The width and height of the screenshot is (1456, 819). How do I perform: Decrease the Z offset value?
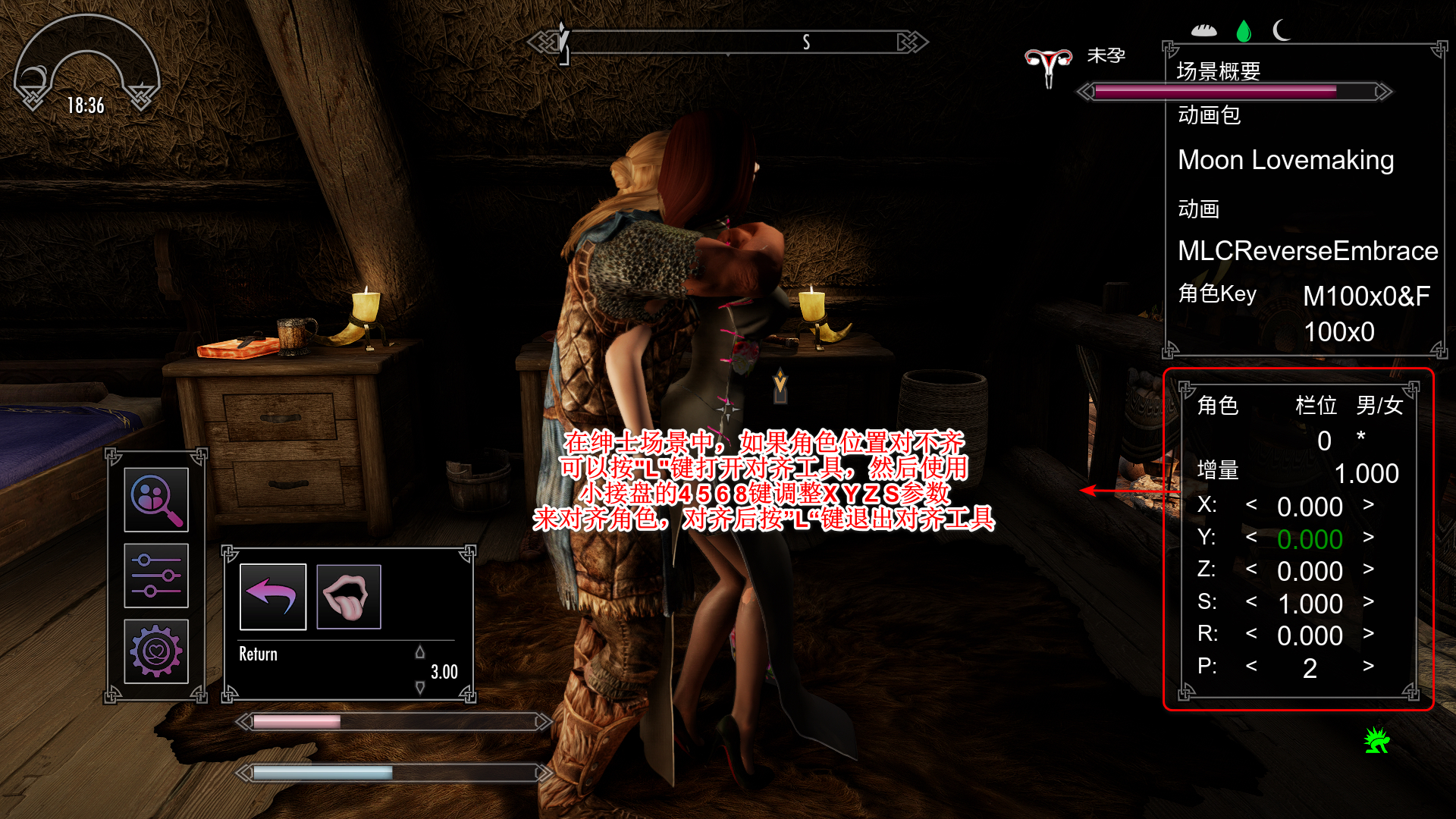pos(1251,570)
